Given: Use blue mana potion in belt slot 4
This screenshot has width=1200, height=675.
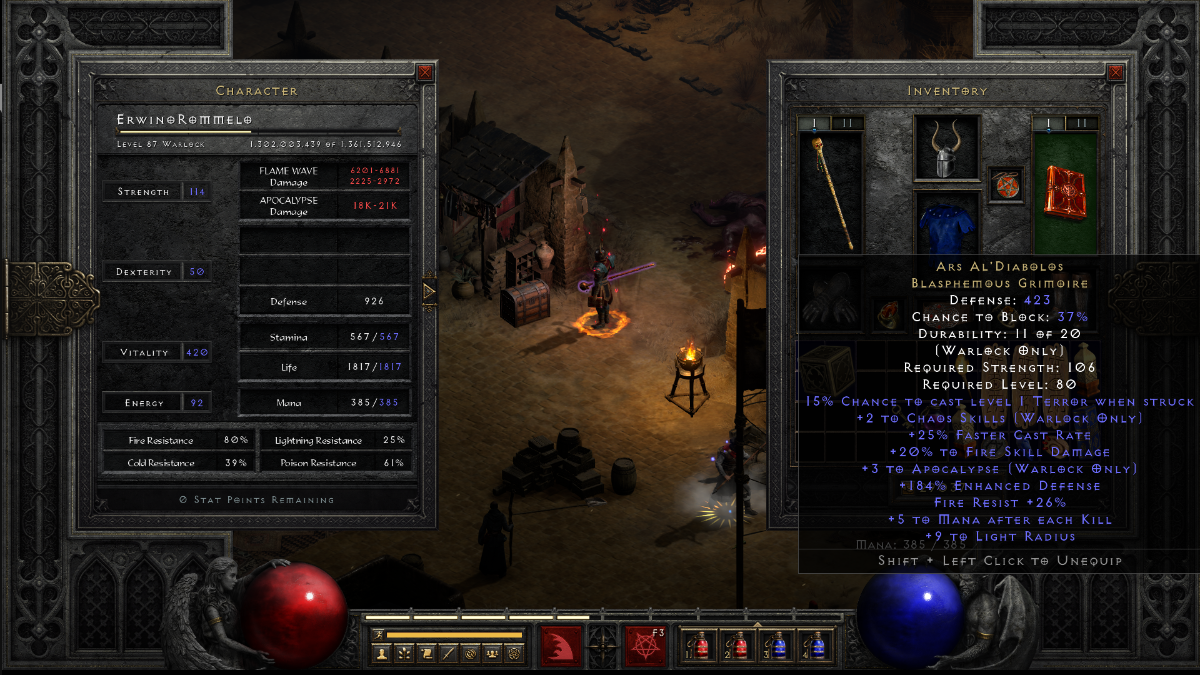Looking at the screenshot, I should 816,647.
